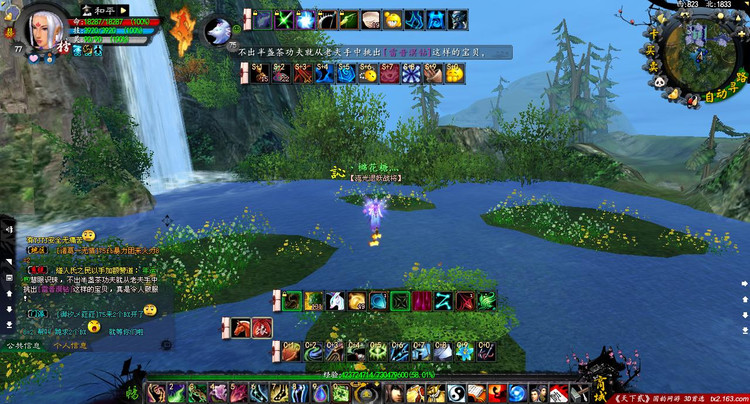Use the yellow chick icon in top bar
This screenshot has width=750, height=404.
coord(392,18)
